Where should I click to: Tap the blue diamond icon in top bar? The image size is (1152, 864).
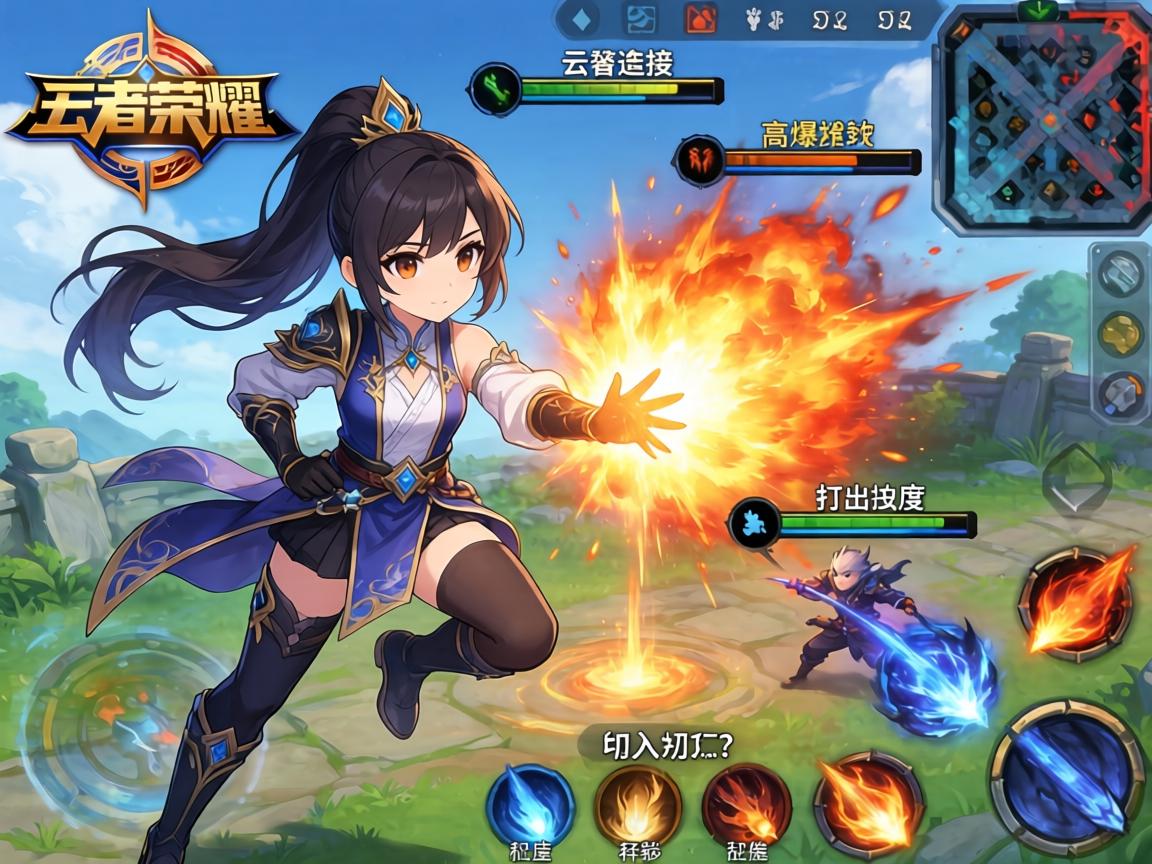pos(583,18)
